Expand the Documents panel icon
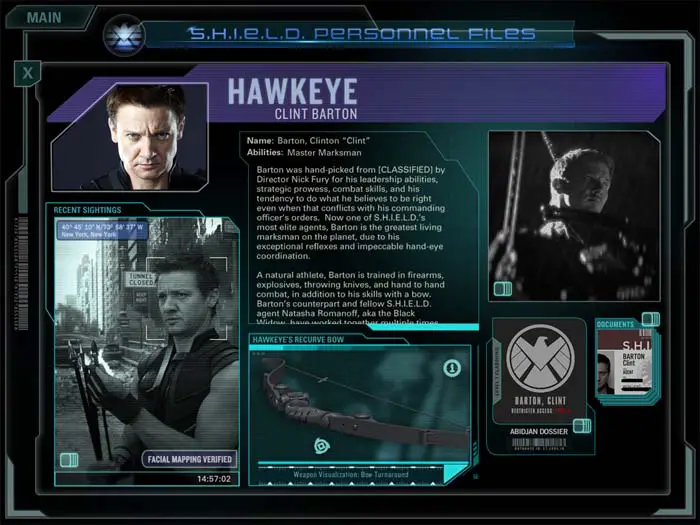Screen dimensions: 700x525 (x=650, y=319)
